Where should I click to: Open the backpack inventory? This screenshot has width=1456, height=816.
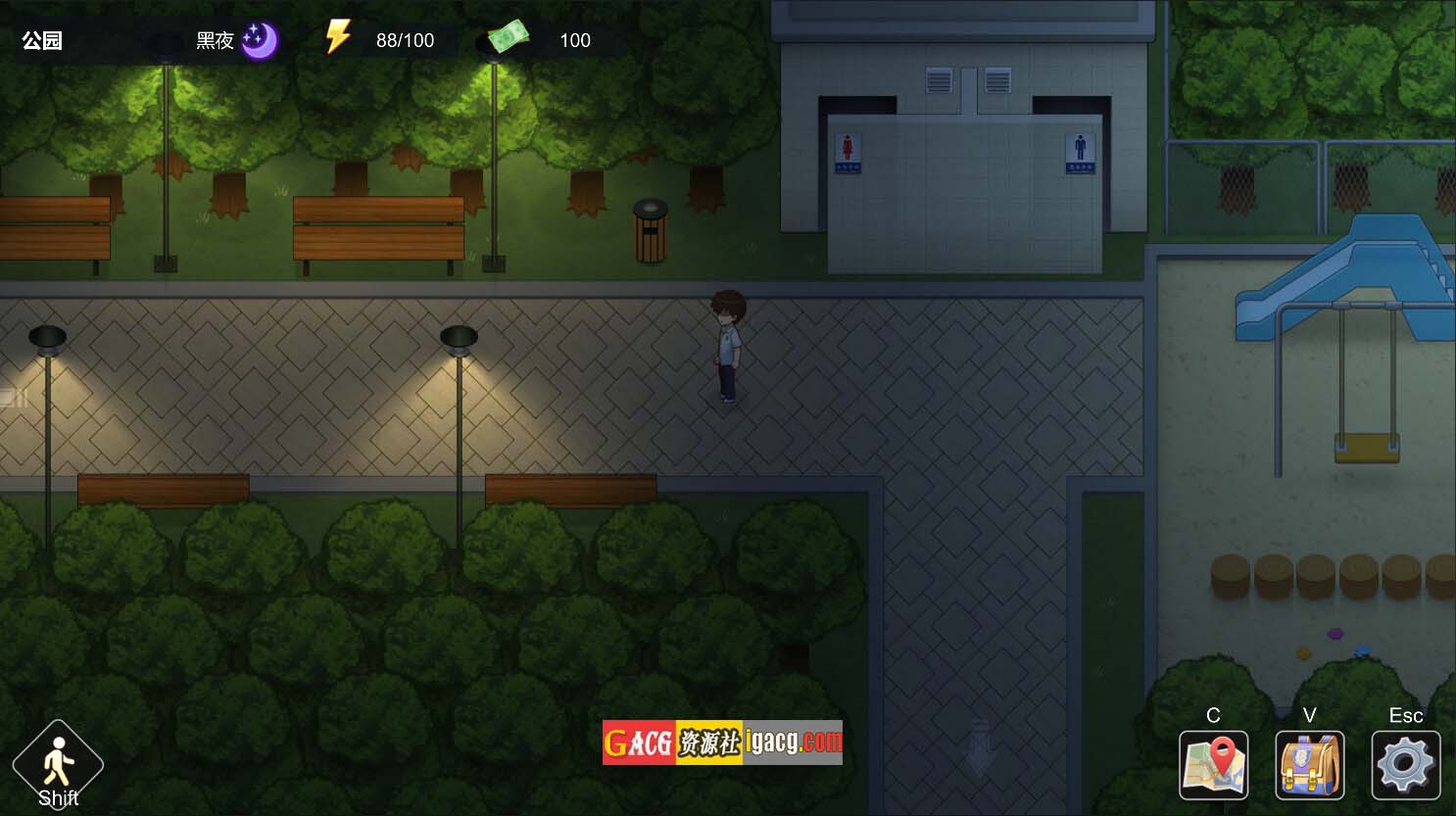click(1309, 765)
